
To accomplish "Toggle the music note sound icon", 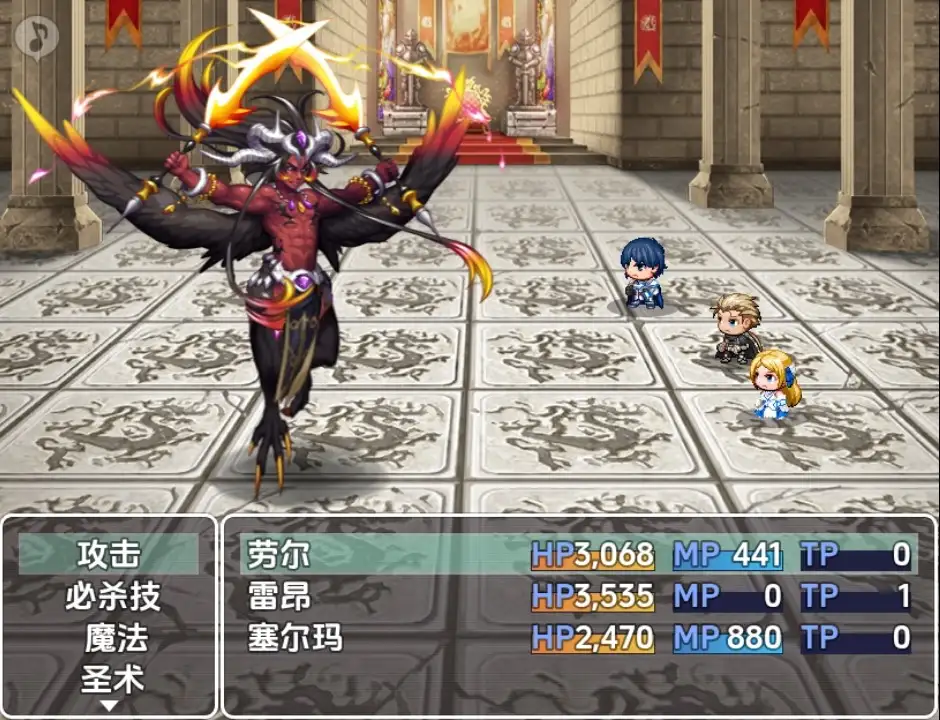I will (x=37, y=37).
